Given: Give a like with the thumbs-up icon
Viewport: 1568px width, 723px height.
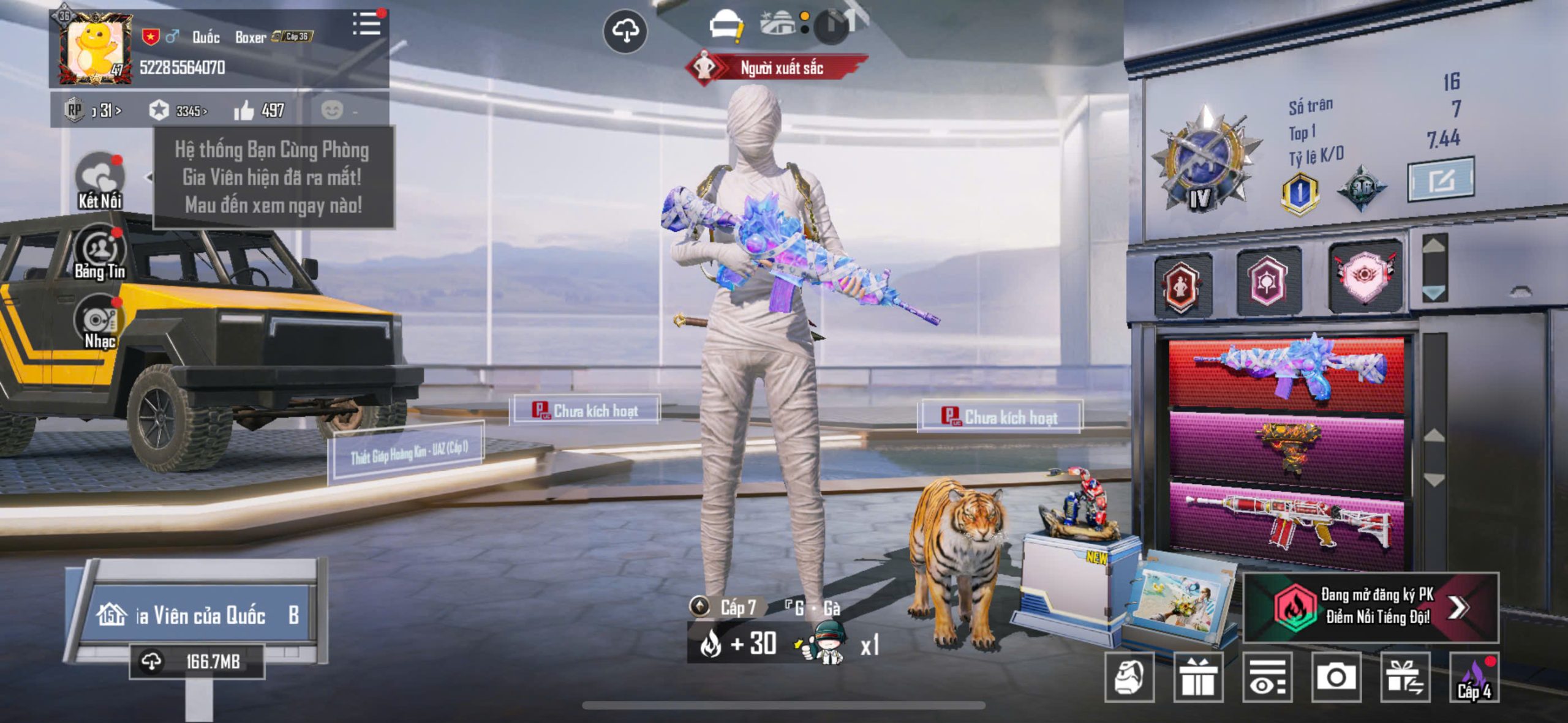Looking at the screenshot, I should tap(244, 111).
